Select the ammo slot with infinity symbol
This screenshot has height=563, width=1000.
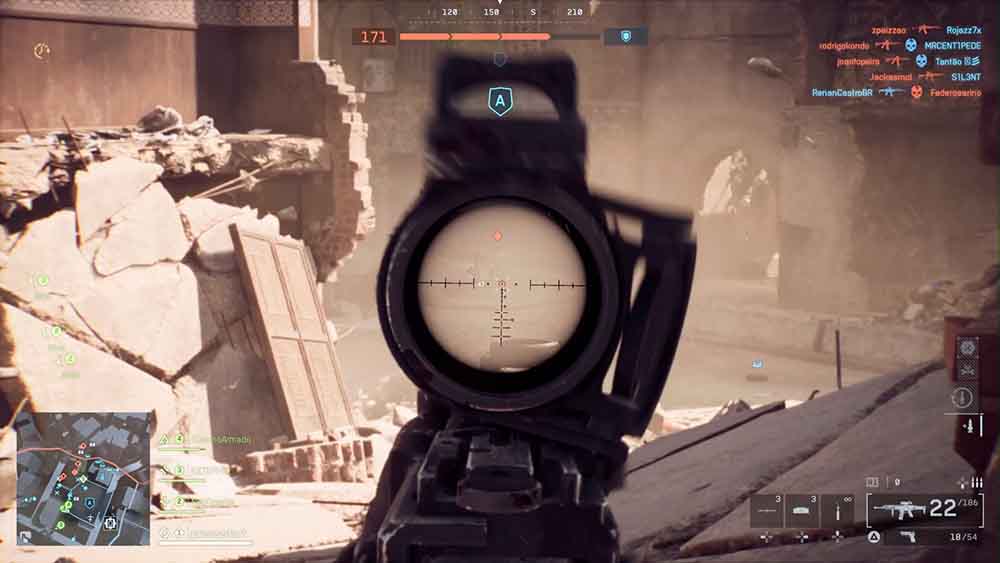tap(837, 510)
